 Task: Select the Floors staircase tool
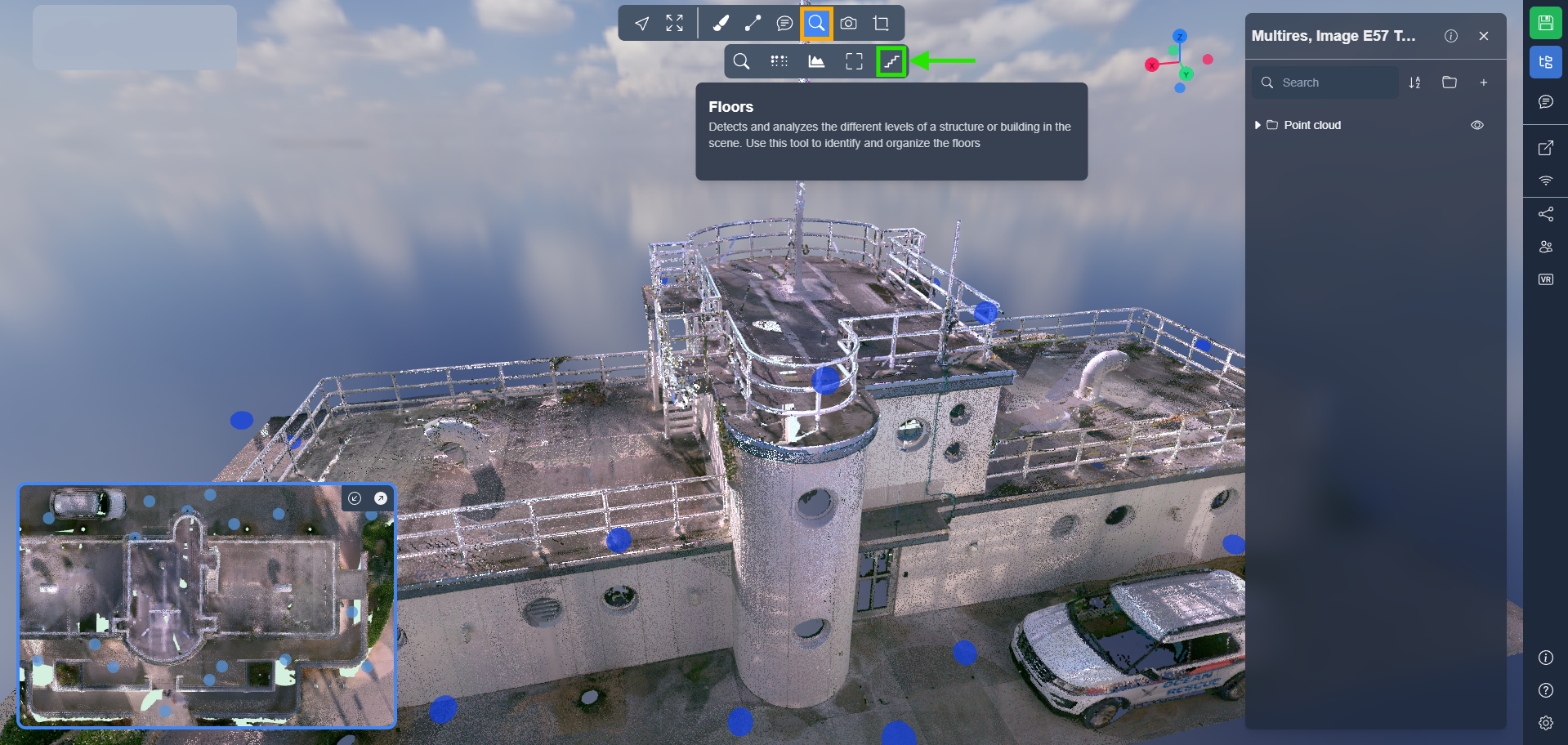(x=891, y=61)
